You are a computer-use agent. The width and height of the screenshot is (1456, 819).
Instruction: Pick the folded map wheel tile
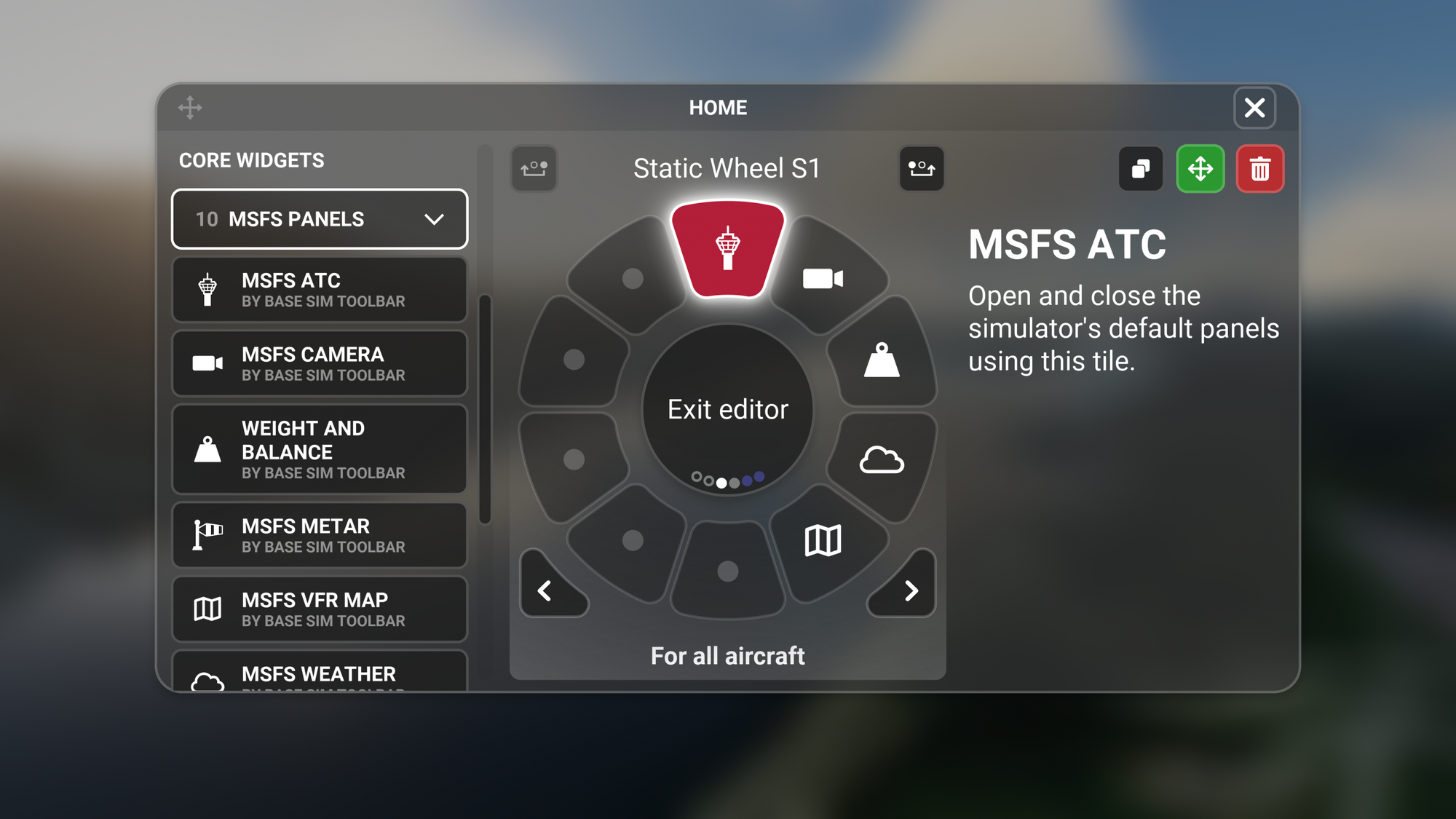coord(823,540)
